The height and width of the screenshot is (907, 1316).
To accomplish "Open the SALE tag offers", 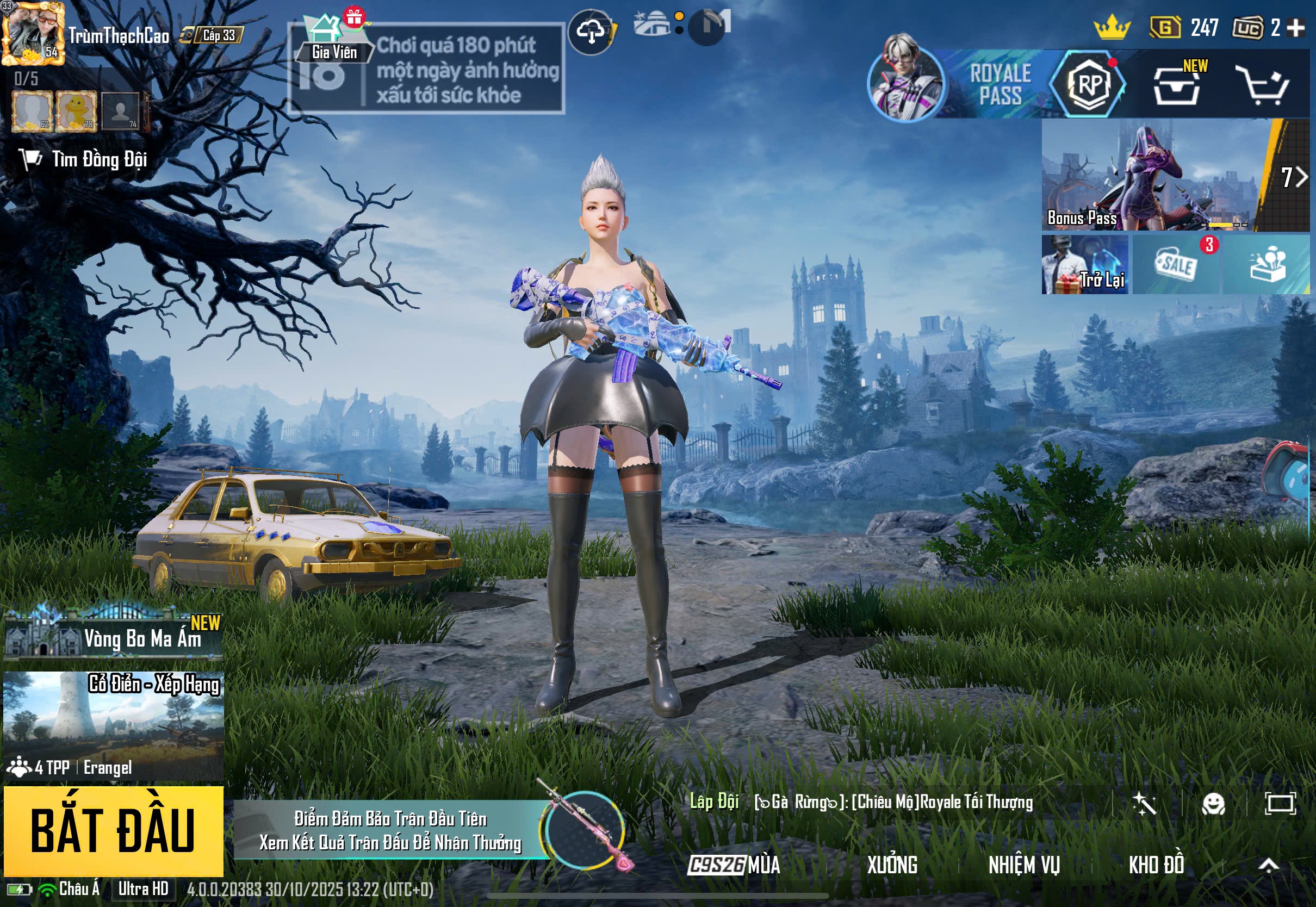I will tap(1176, 265).
